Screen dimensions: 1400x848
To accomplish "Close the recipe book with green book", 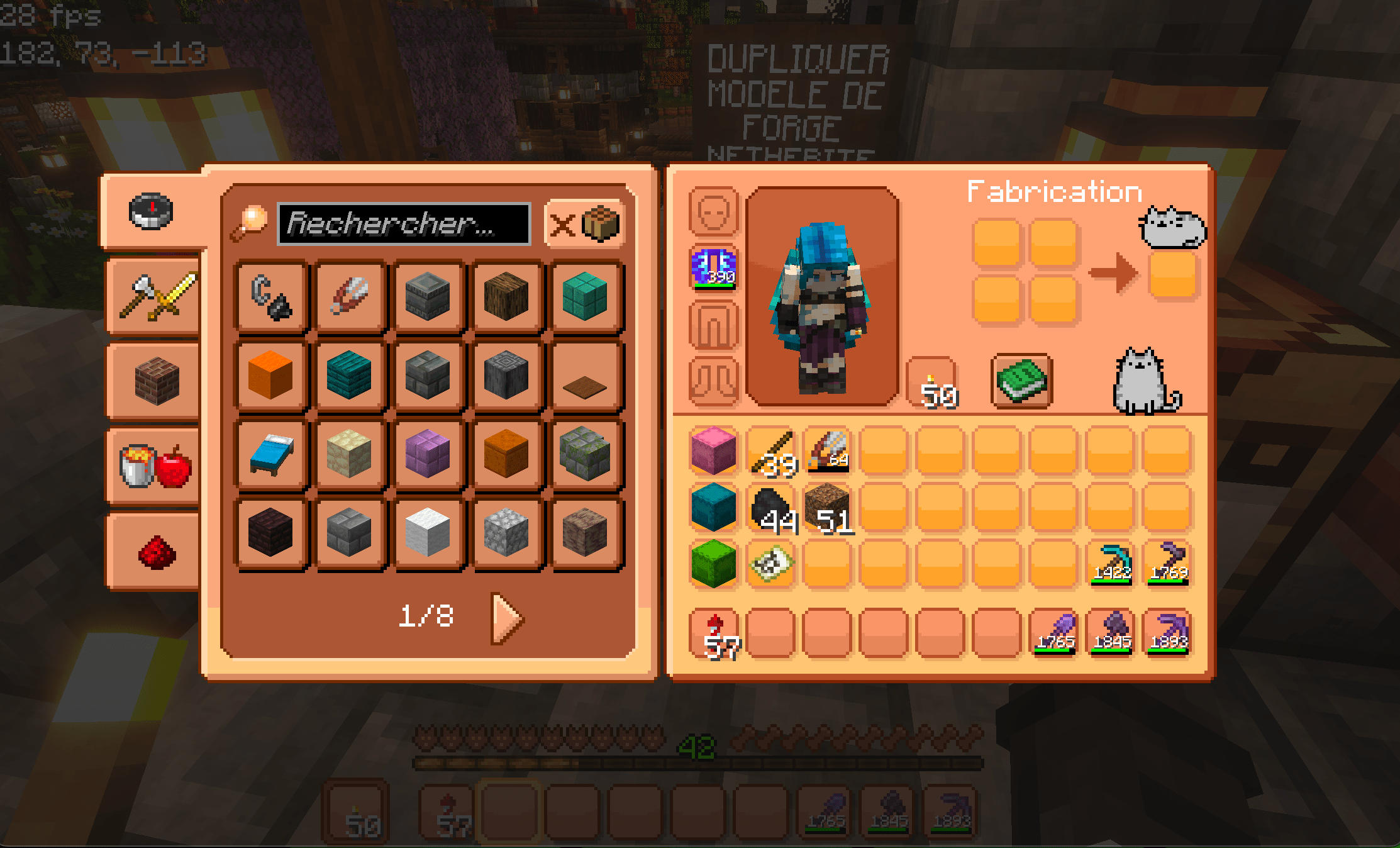I will click(x=1022, y=381).
